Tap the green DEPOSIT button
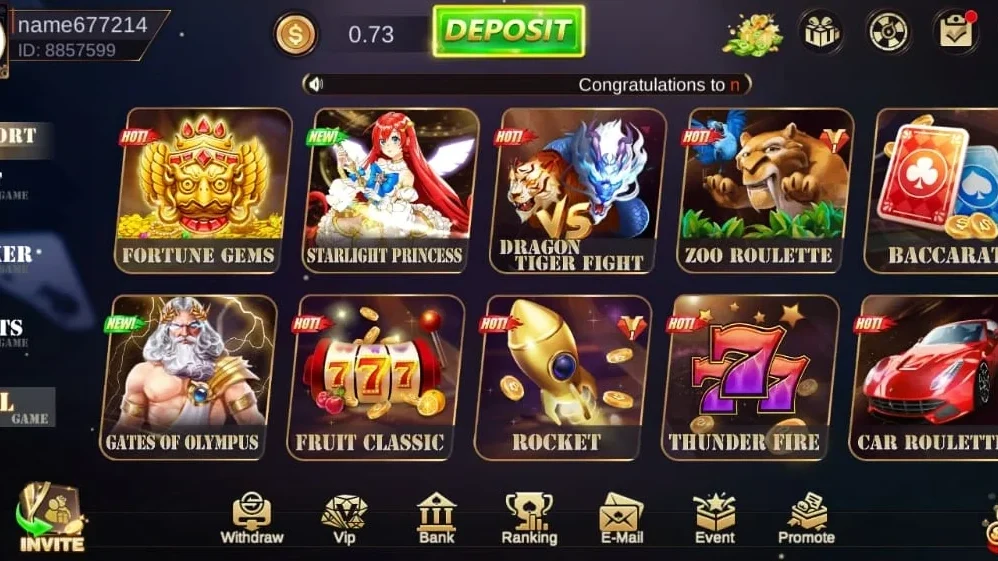998x561 pixels. coord(508,31)
